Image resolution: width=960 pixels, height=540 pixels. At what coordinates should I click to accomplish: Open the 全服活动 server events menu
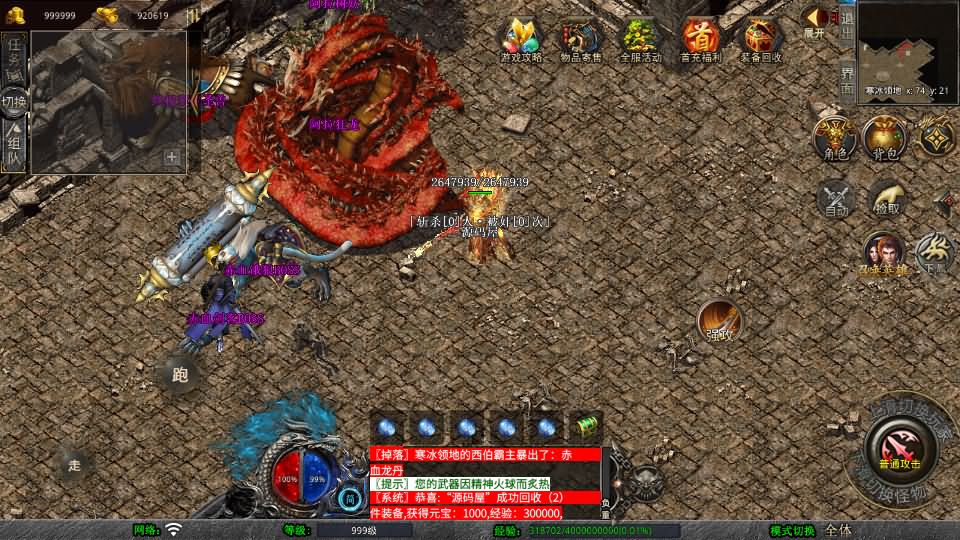[x=640, y=38]
